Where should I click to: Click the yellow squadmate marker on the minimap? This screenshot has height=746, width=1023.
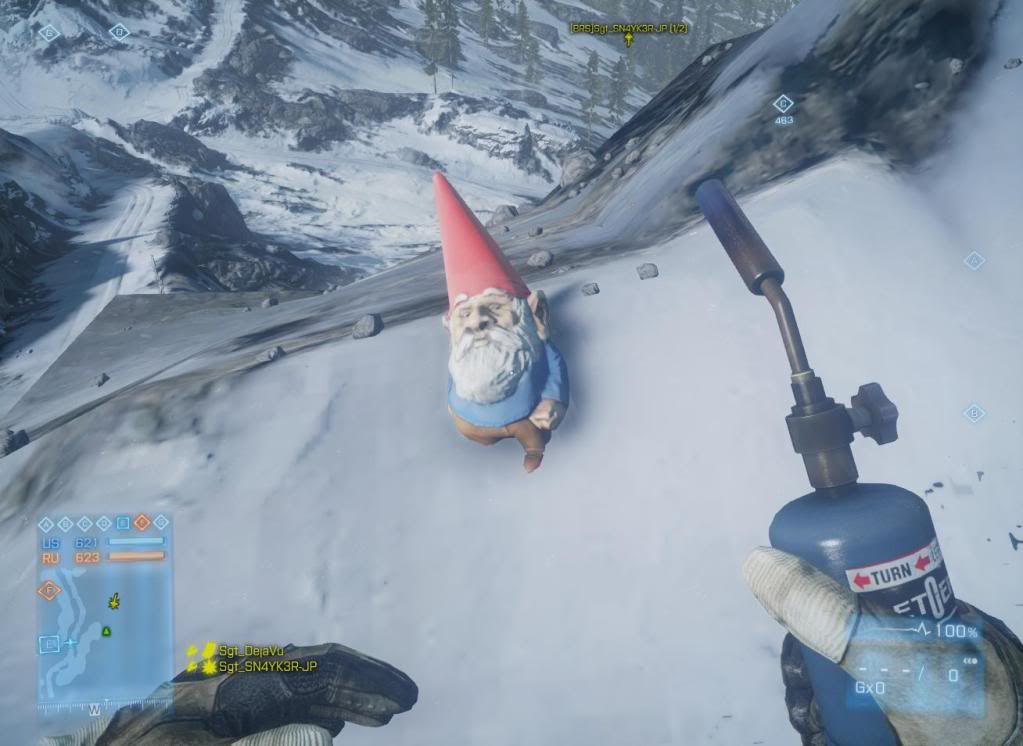(113, 602)
